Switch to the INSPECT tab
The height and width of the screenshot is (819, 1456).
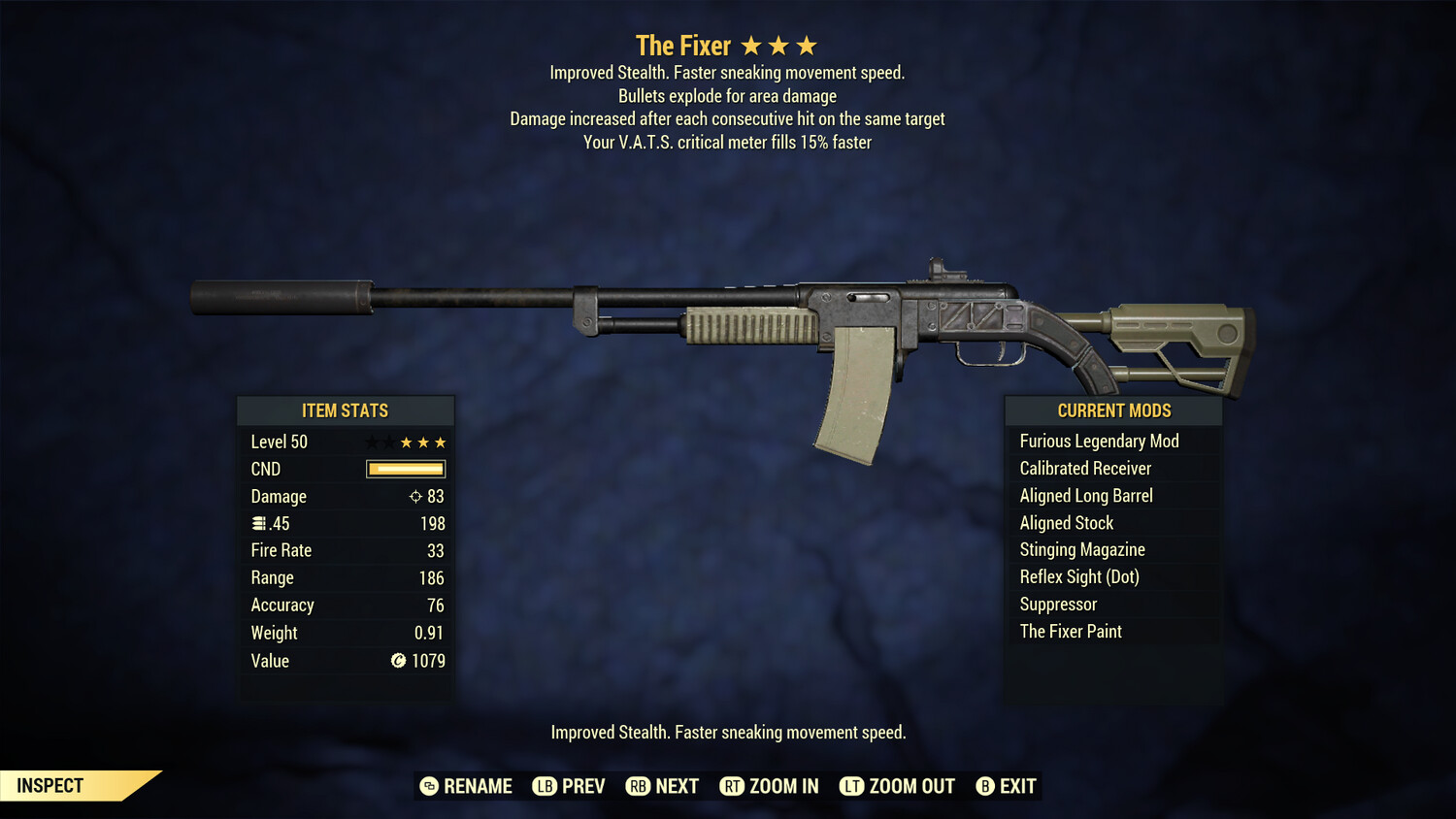[x=49, y=785]
